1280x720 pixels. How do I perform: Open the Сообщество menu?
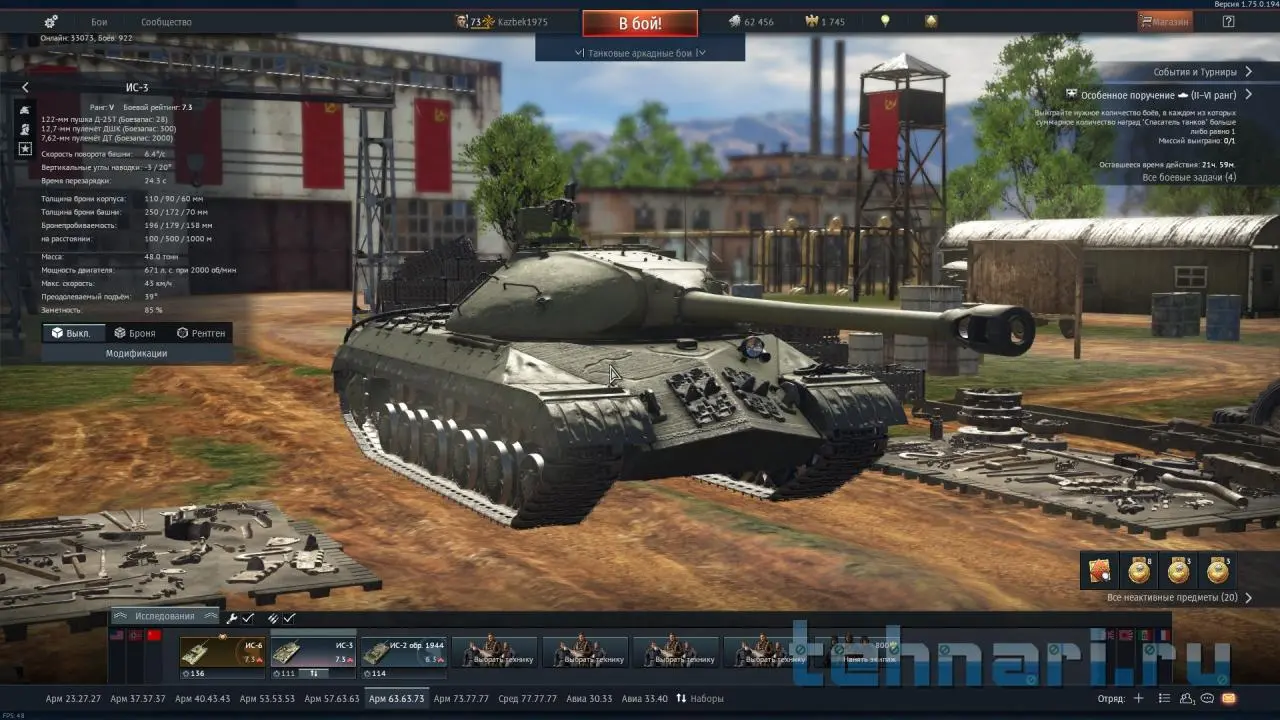point(166,21)
